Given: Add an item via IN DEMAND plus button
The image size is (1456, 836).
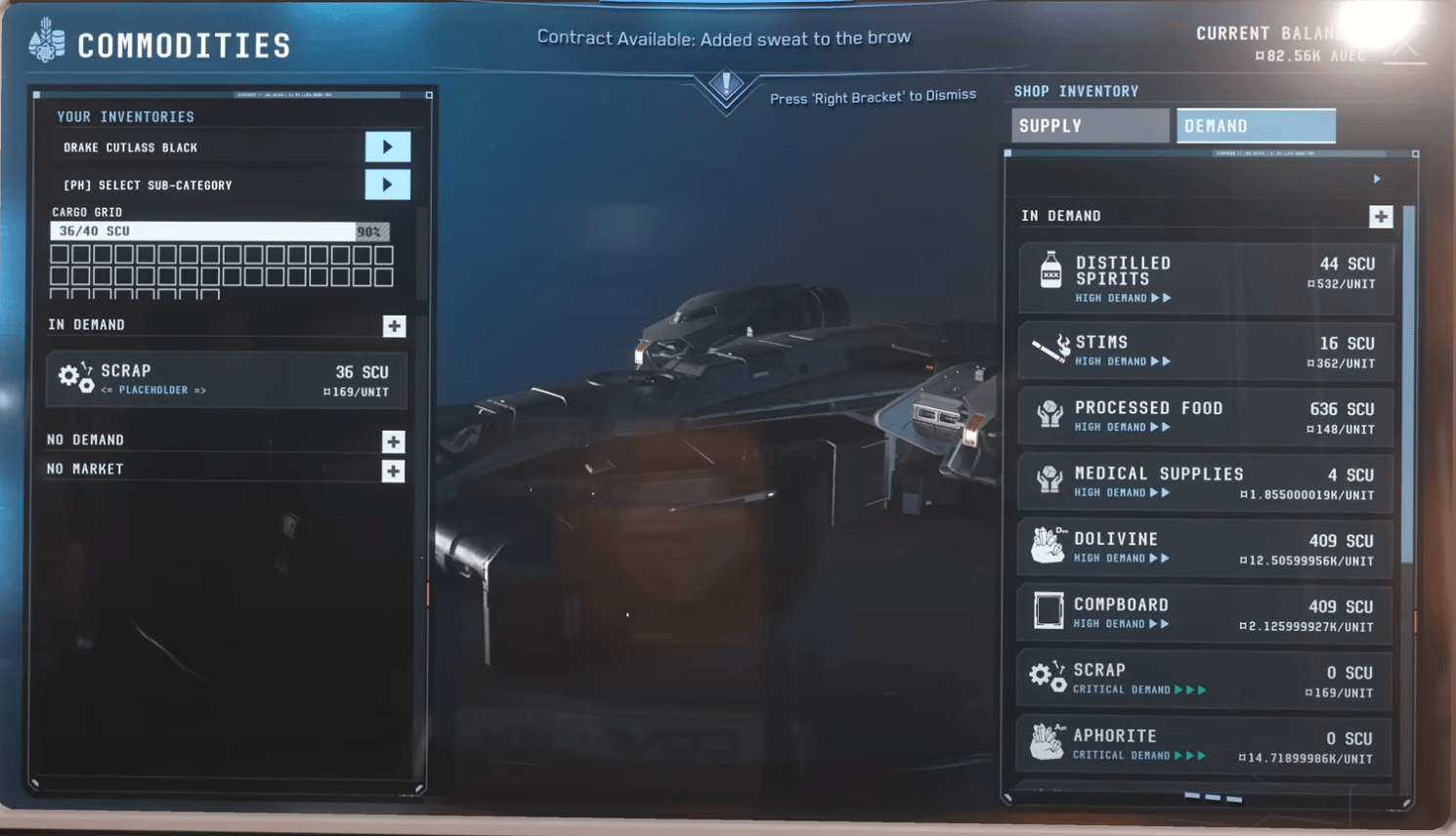Looking at the screenshot, I should 1380,215.
